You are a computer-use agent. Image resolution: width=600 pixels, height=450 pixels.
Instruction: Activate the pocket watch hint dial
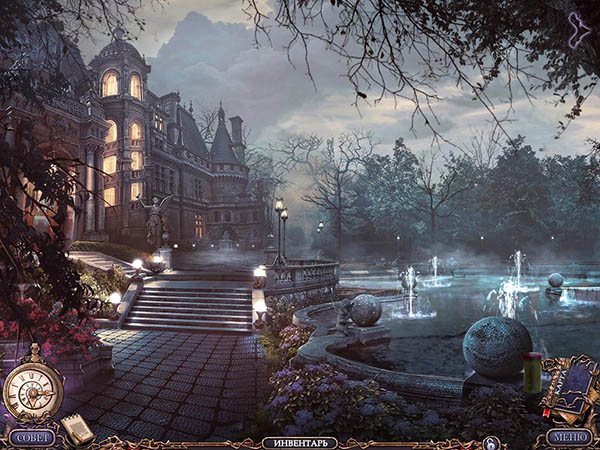pyautogui.click(x=33, y=389)
